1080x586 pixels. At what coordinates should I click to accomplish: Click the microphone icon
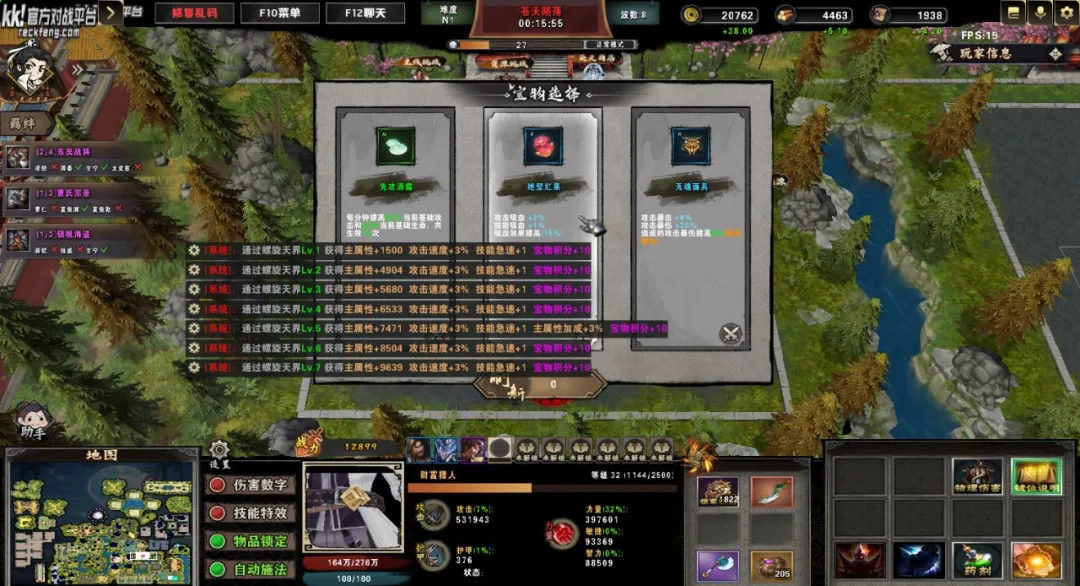pyautogui.click(x=1038, y=13)
